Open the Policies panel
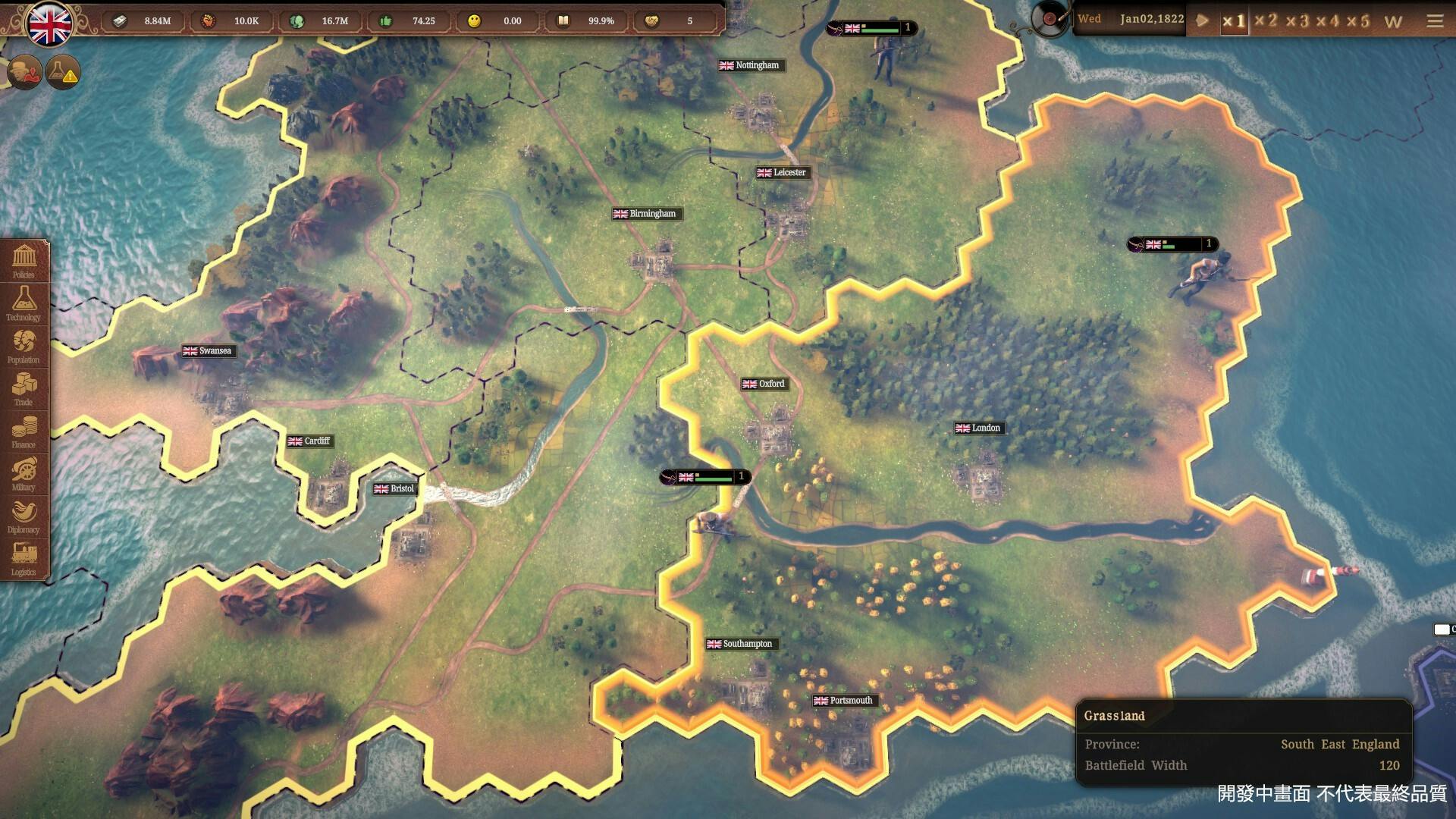The height and width of the screenshot is (819, 1456). (24, 260)
